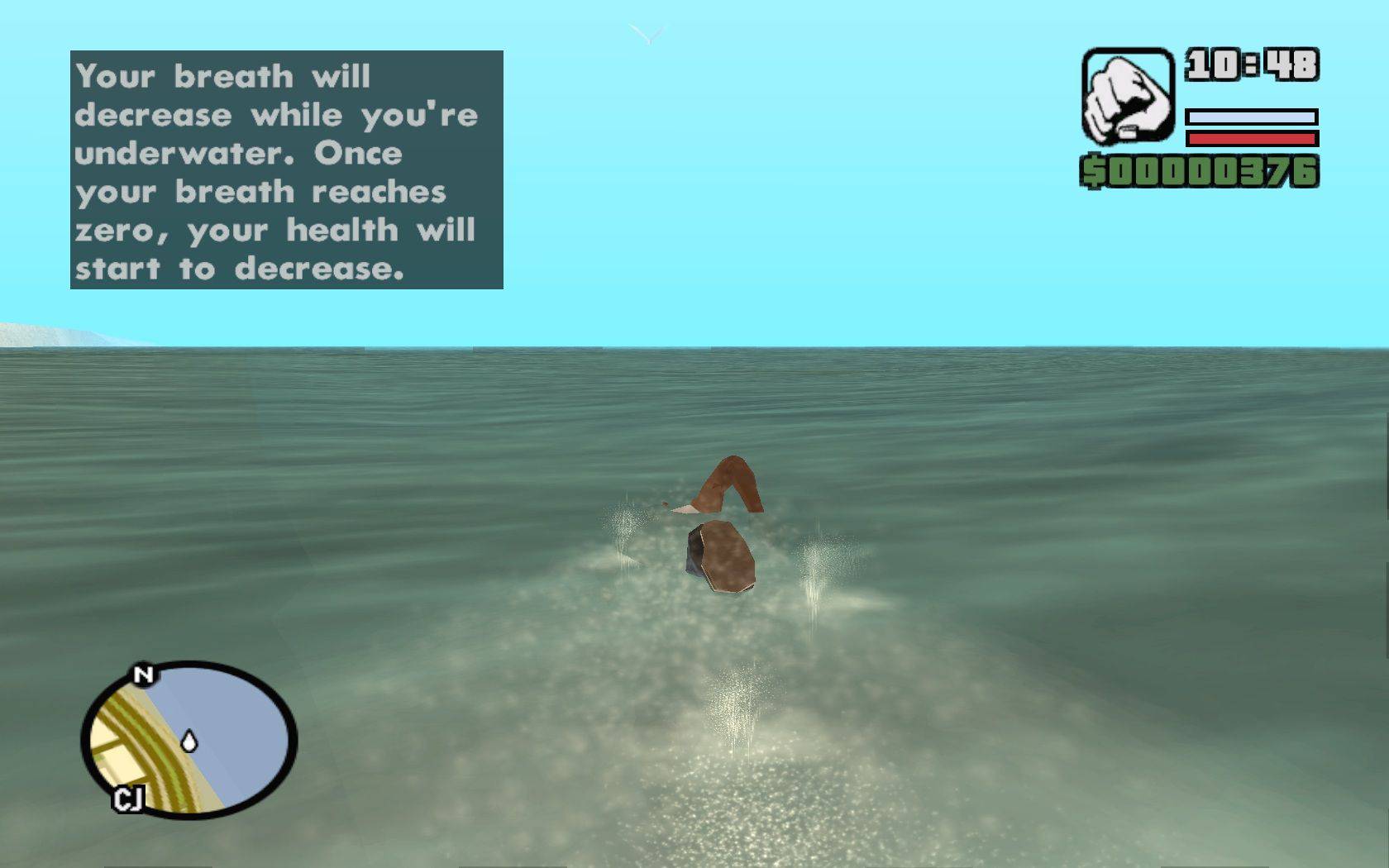Select the CJ marker on the radar

[x=128, y=799]
